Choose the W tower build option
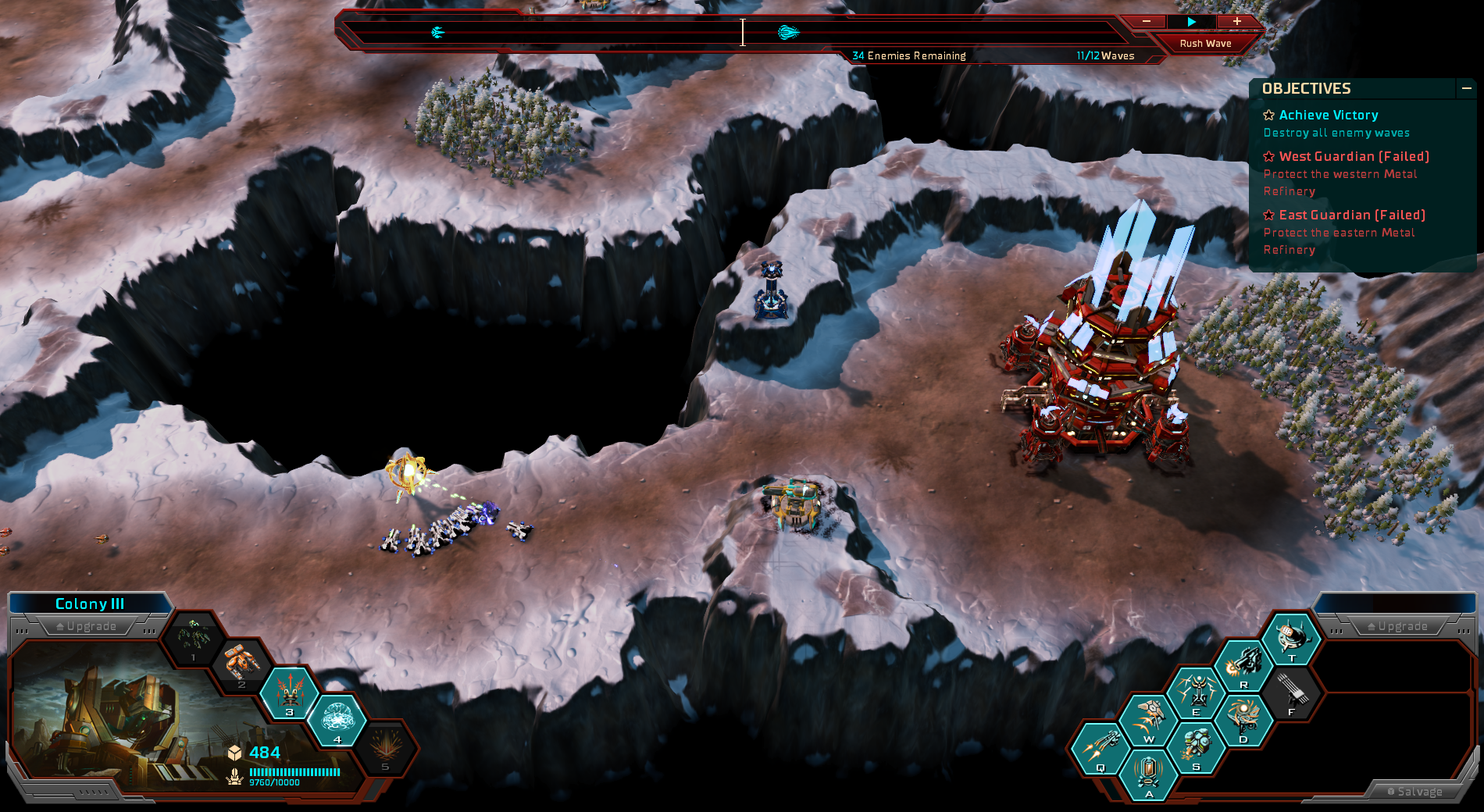The width and height of the screenshot is (1484, 812). click(1148, 719)
